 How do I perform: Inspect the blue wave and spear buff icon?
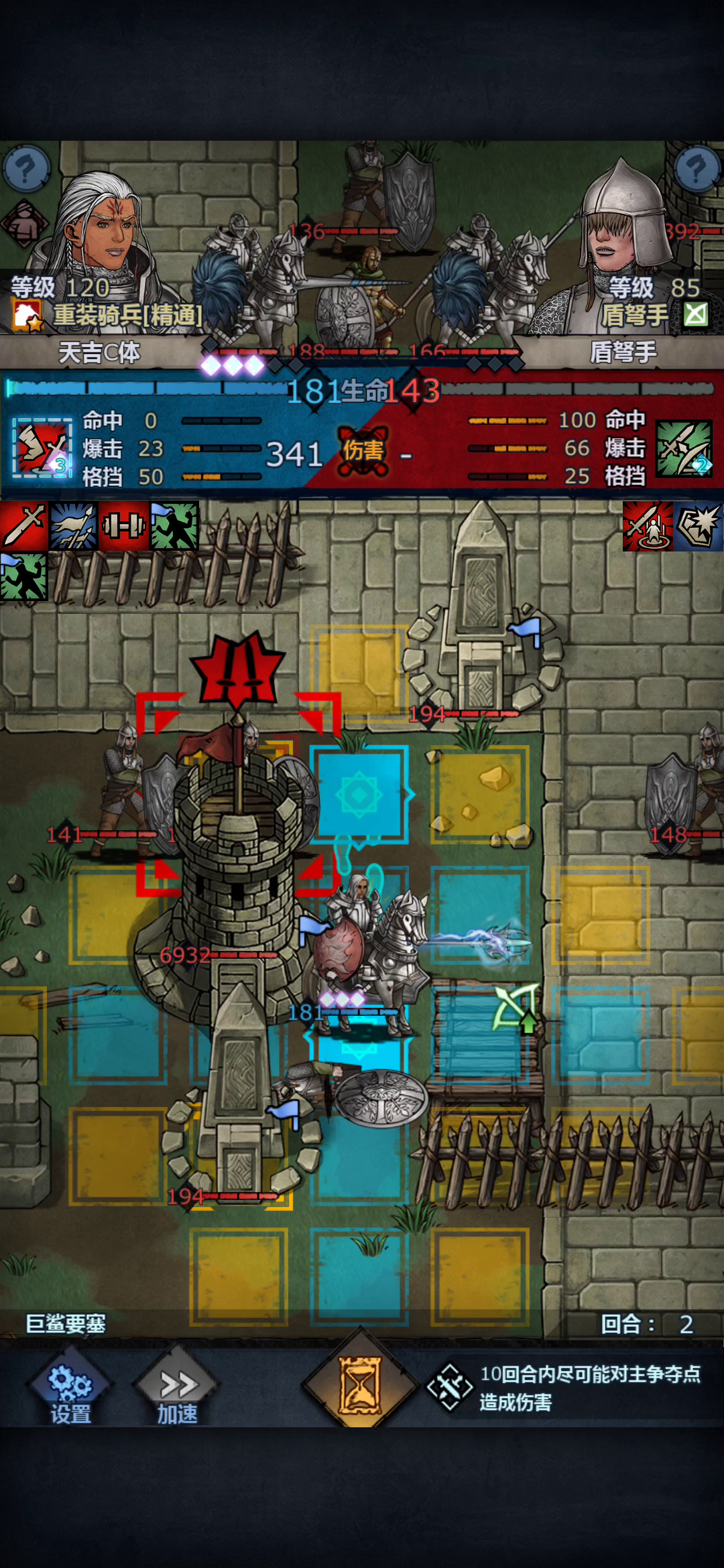point(74,526)
